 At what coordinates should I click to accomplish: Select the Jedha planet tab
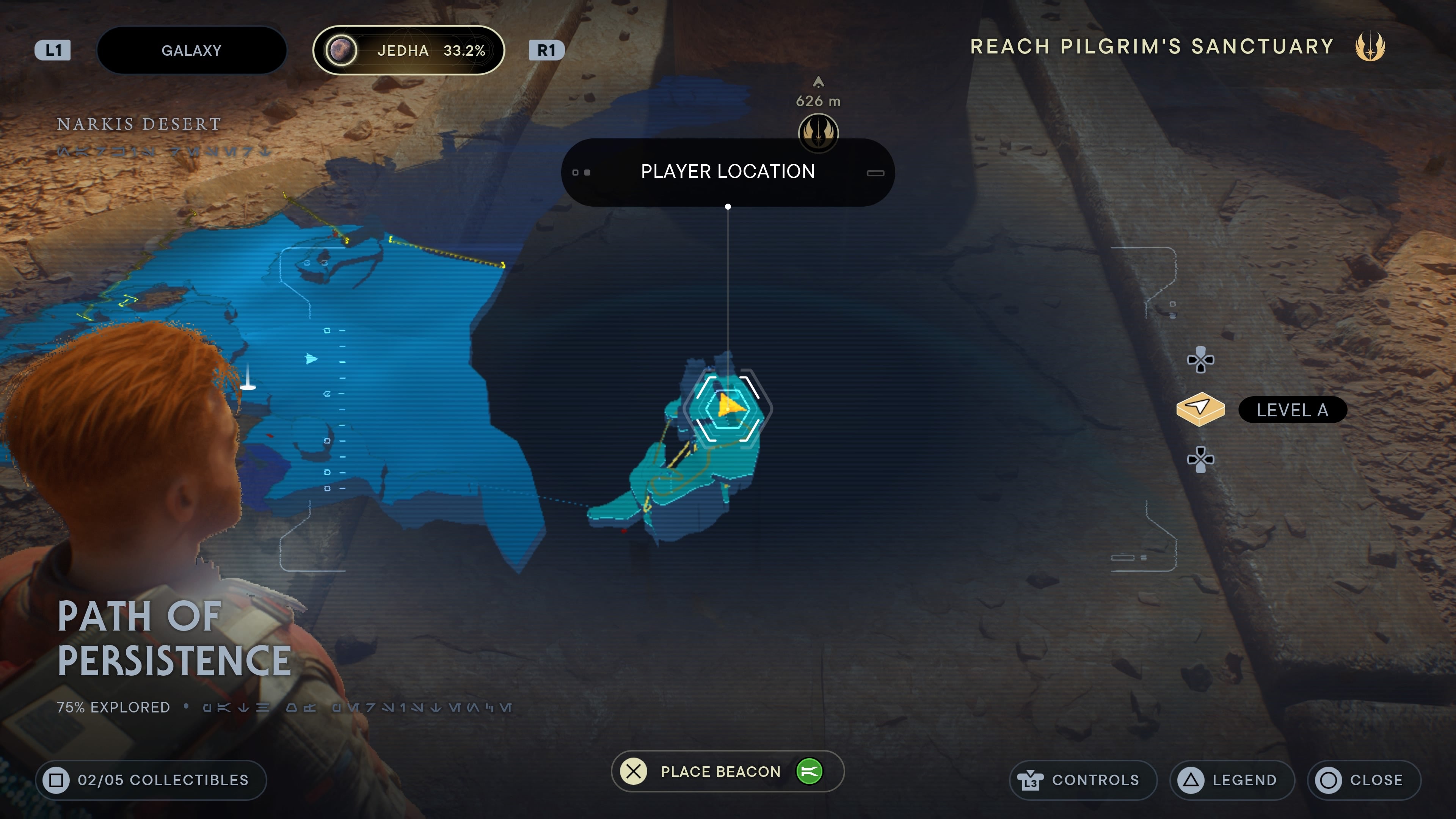(408, 50)
